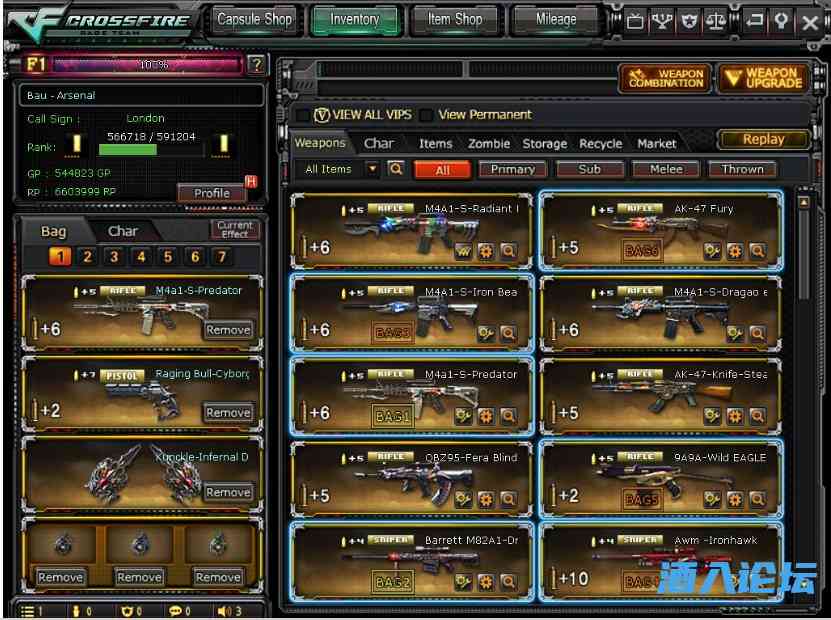
Task: Open the Current Effect panel
Action: click(x=235, y=229)
